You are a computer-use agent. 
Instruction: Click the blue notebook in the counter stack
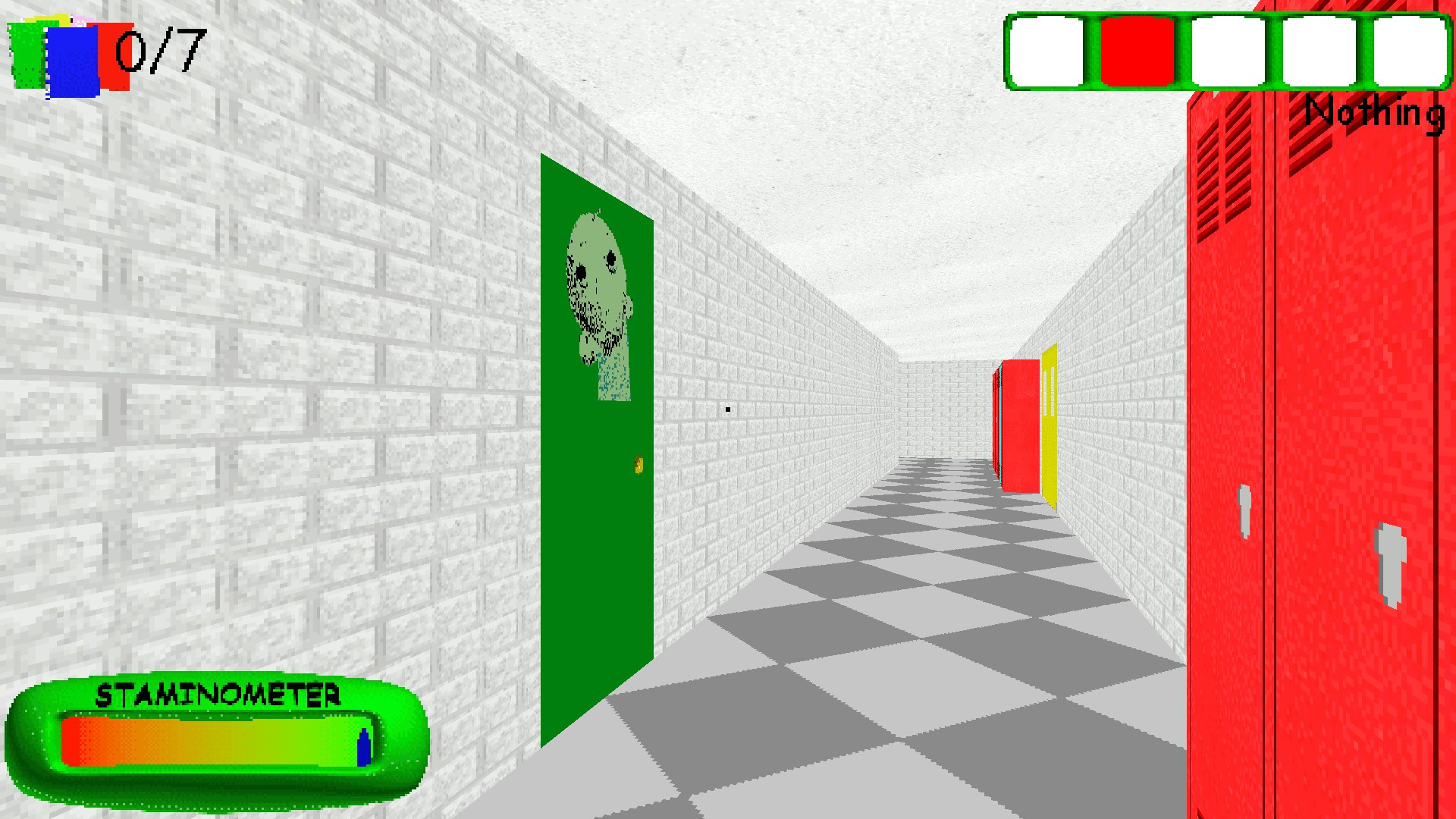pyautogui.click(x=72, y=61)
